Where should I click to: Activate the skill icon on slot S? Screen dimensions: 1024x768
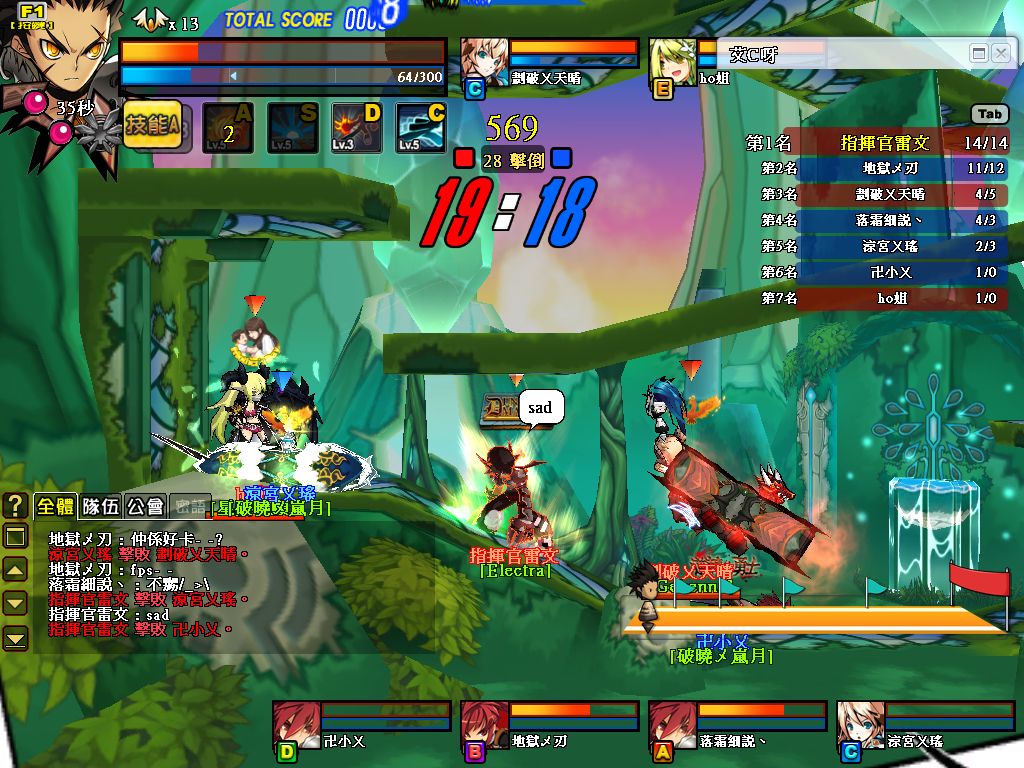coord(292,128)
